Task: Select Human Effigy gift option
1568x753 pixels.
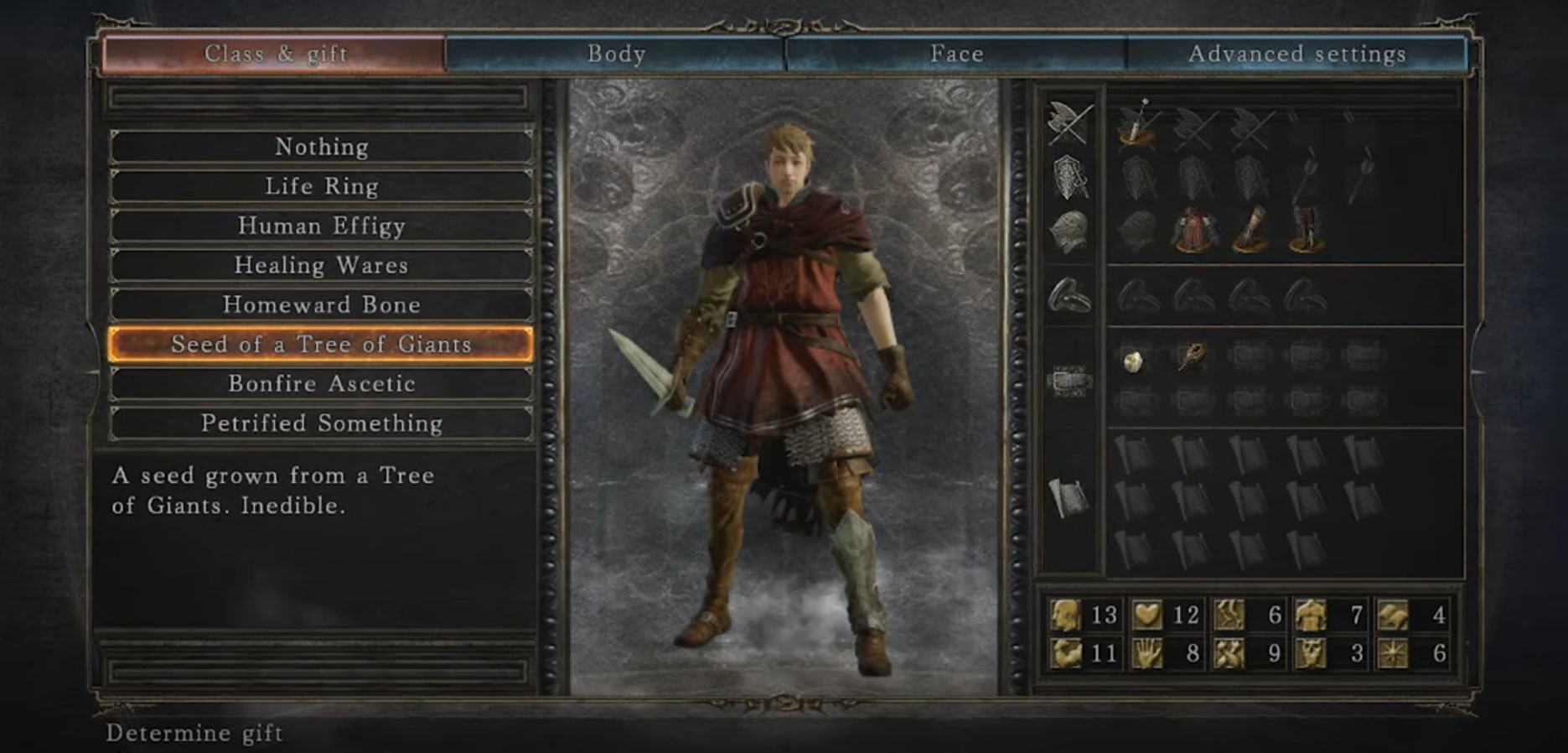Action: tap(321, 226)
